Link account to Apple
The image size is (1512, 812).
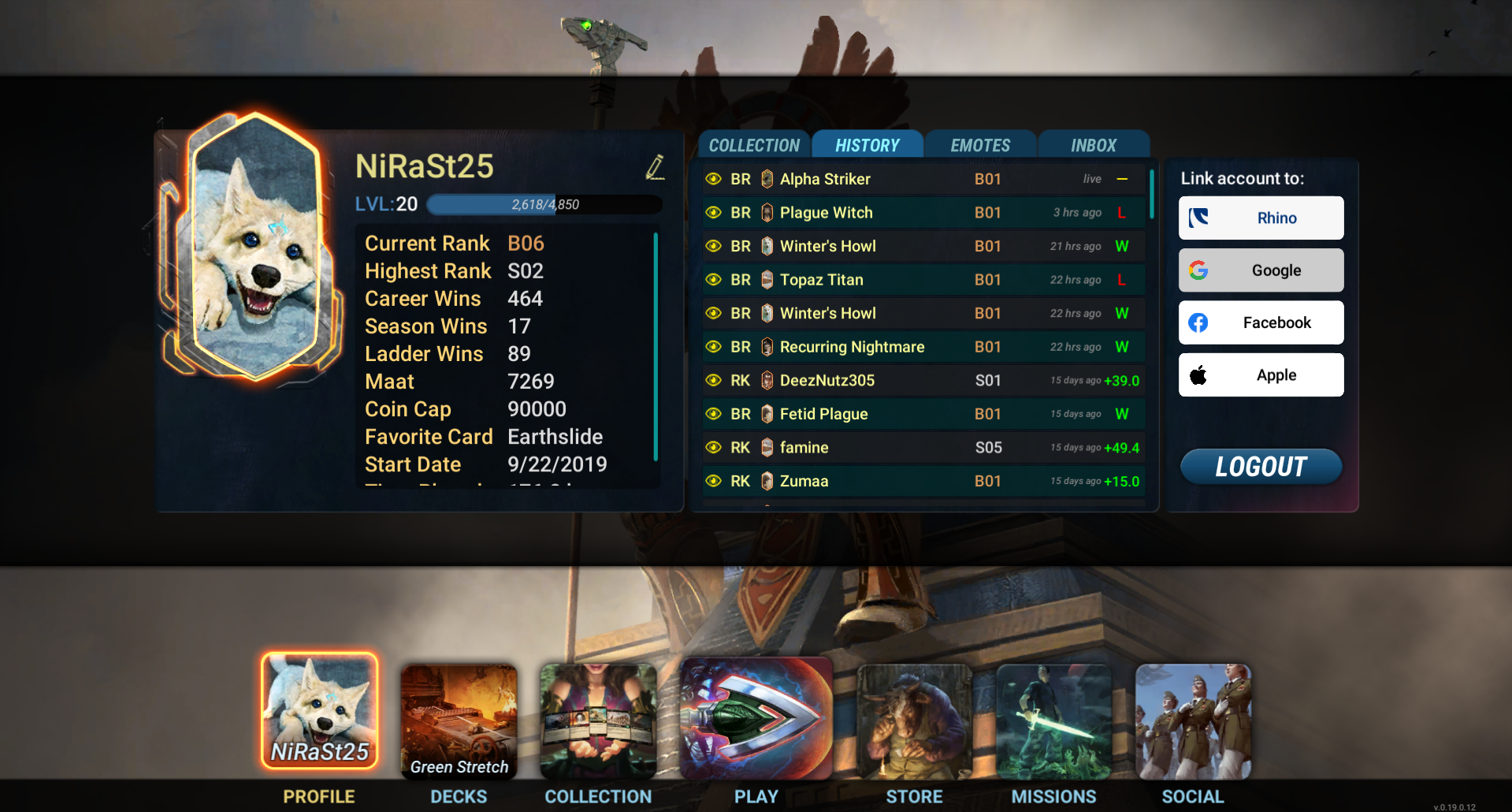point(1261,375)
